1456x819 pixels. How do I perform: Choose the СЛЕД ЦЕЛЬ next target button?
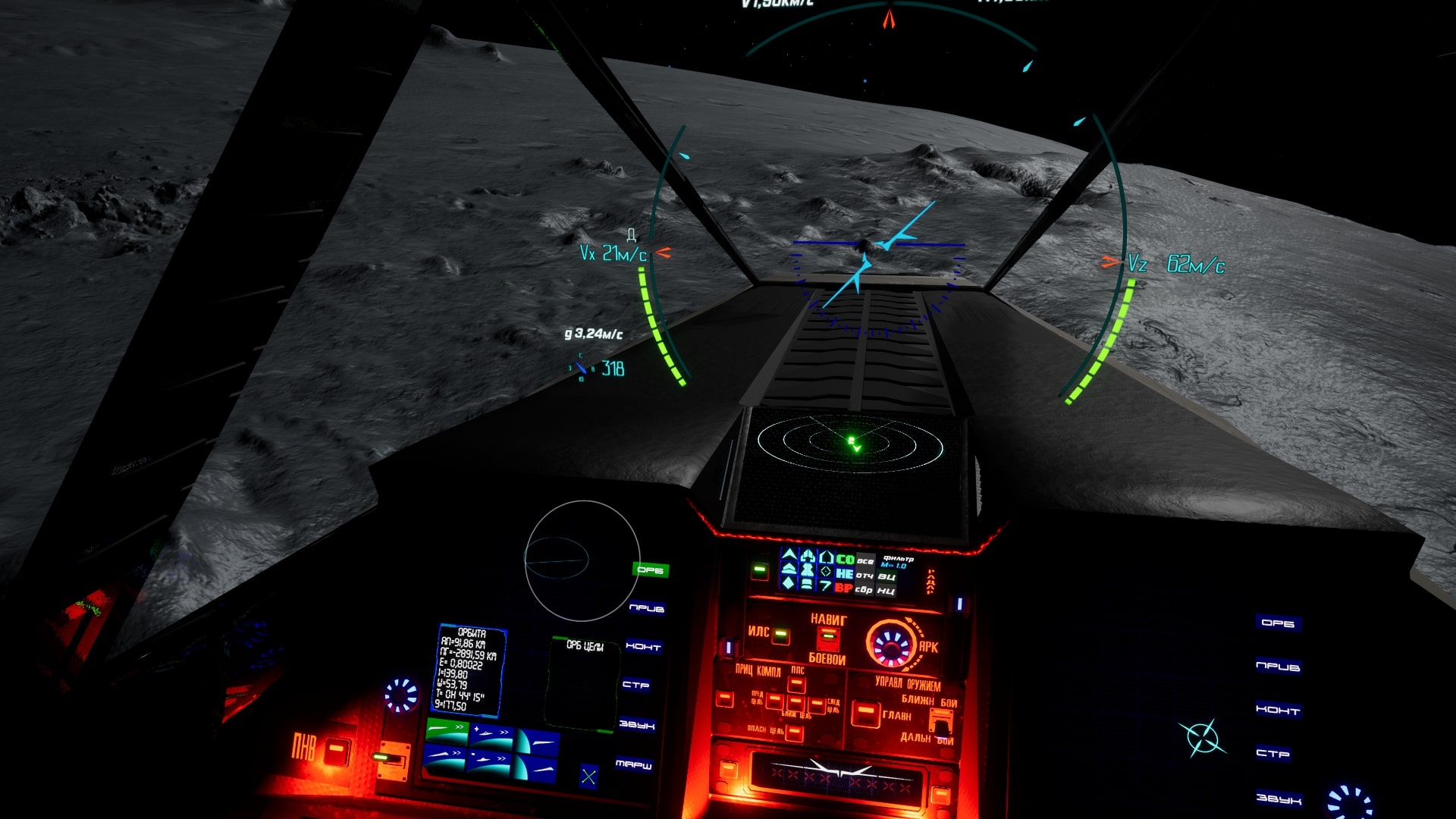coord(817,706)
